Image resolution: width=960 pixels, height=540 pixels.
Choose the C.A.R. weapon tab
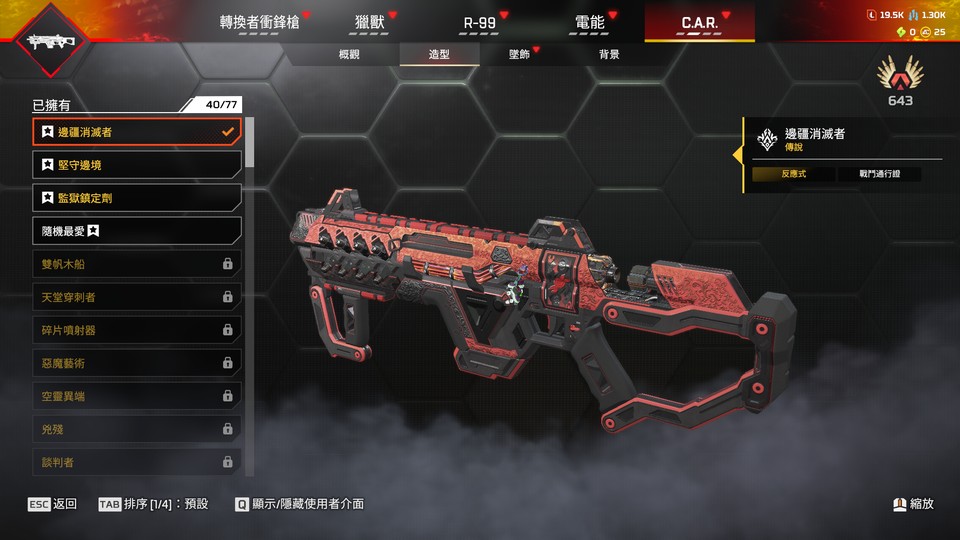click(x=699, y=22)
